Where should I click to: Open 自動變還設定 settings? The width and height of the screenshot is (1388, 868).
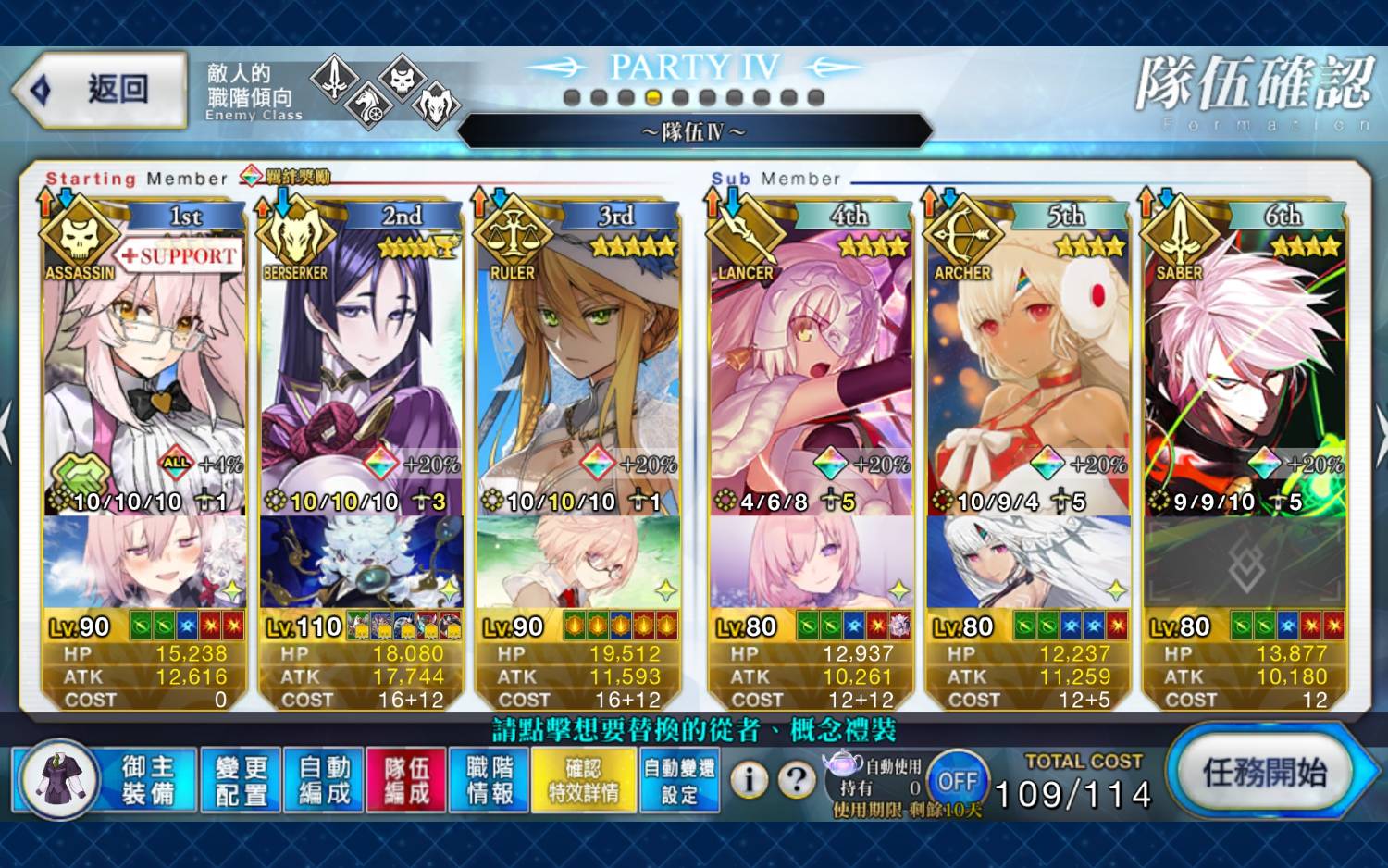pyautogui.click(x=679, y=780)
